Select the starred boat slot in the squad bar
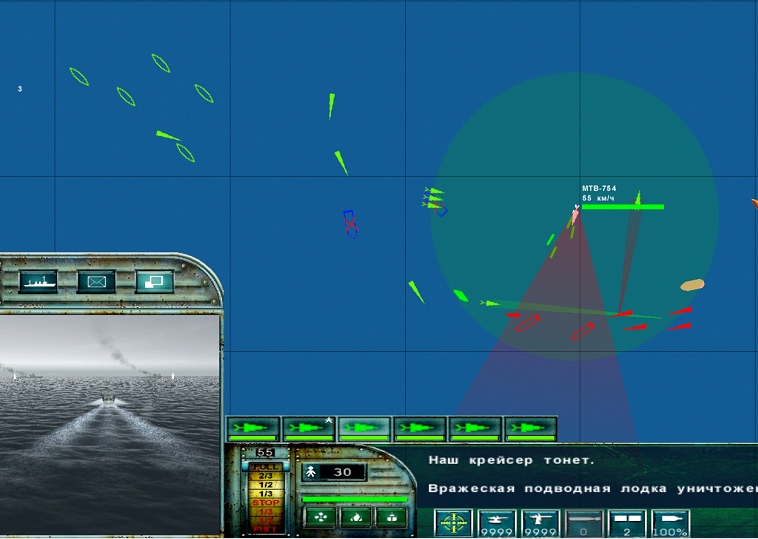 coord(308,429)
